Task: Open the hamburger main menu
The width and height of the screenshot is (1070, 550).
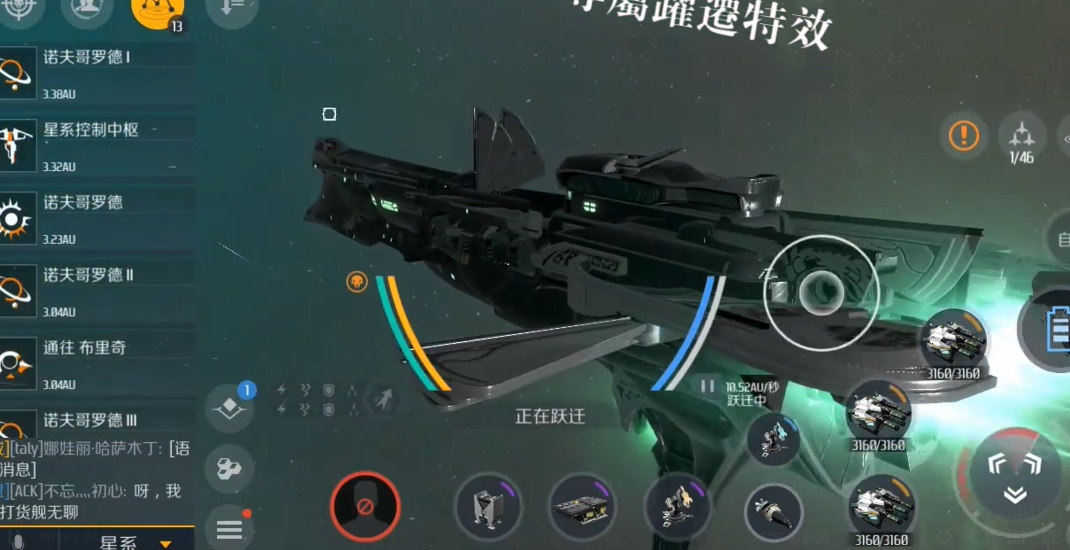Action: pos(229,529)
